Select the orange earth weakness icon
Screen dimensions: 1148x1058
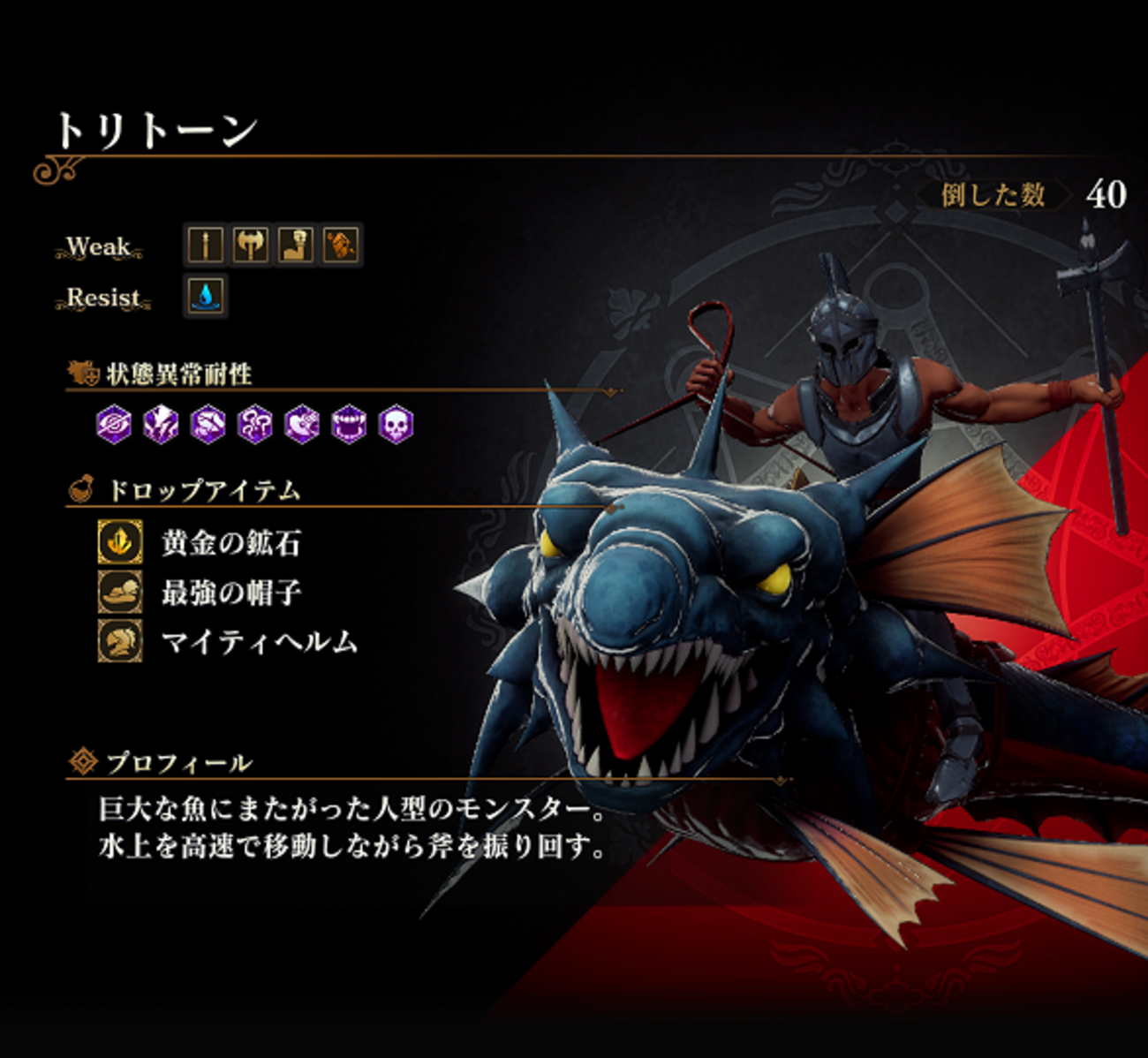pos(341,245)
